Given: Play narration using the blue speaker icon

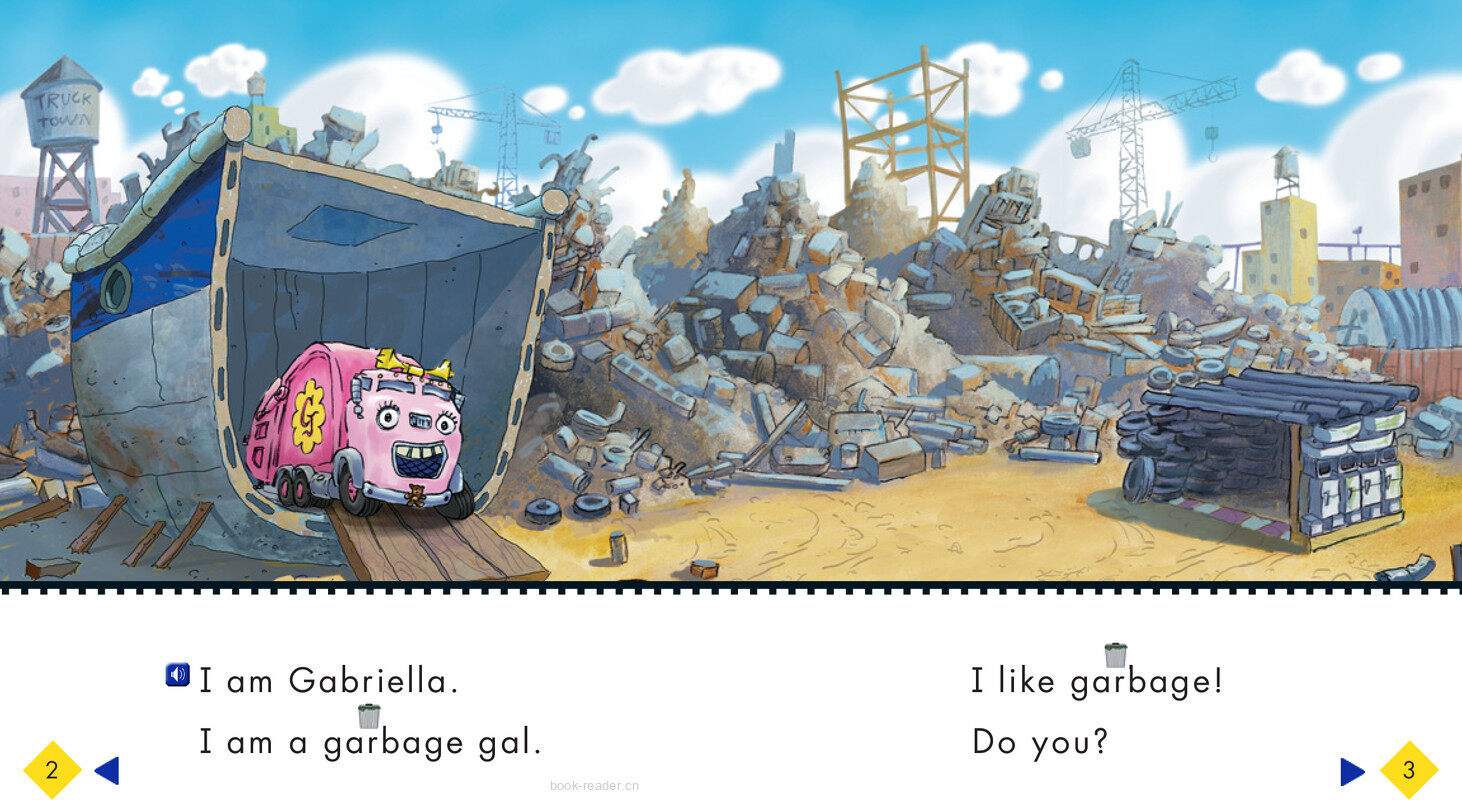Looking at the screenshot, I should (x=176, y=674).
